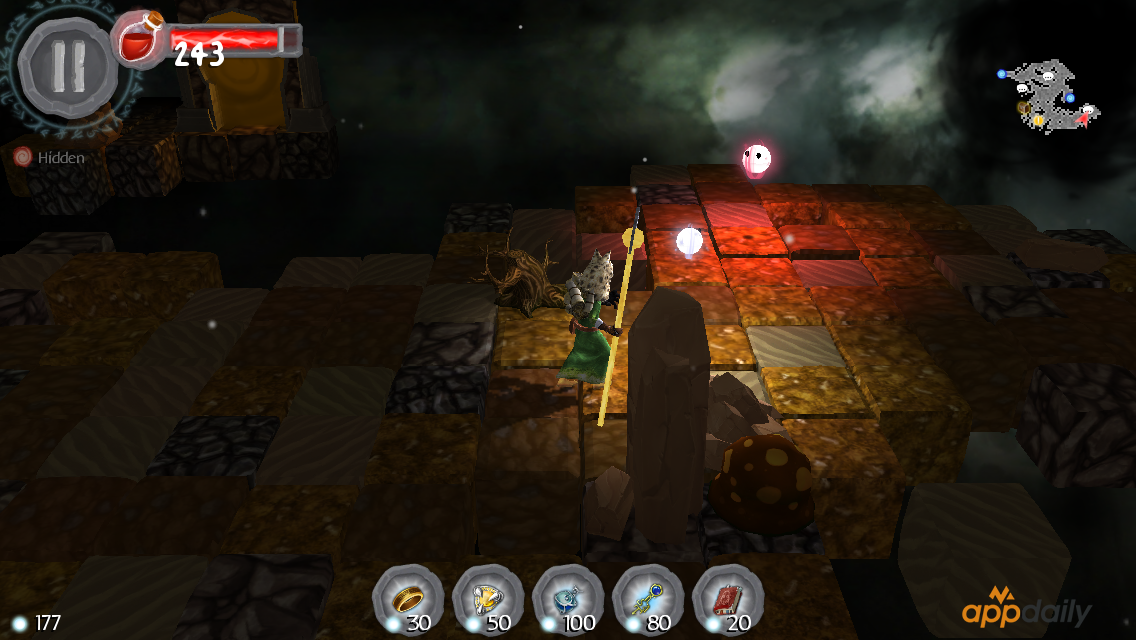Image resolution: width=1136 pixels, height=640 pixels.
Task: Select the blue orb item costing 100
Action: [x=568, y=599]
